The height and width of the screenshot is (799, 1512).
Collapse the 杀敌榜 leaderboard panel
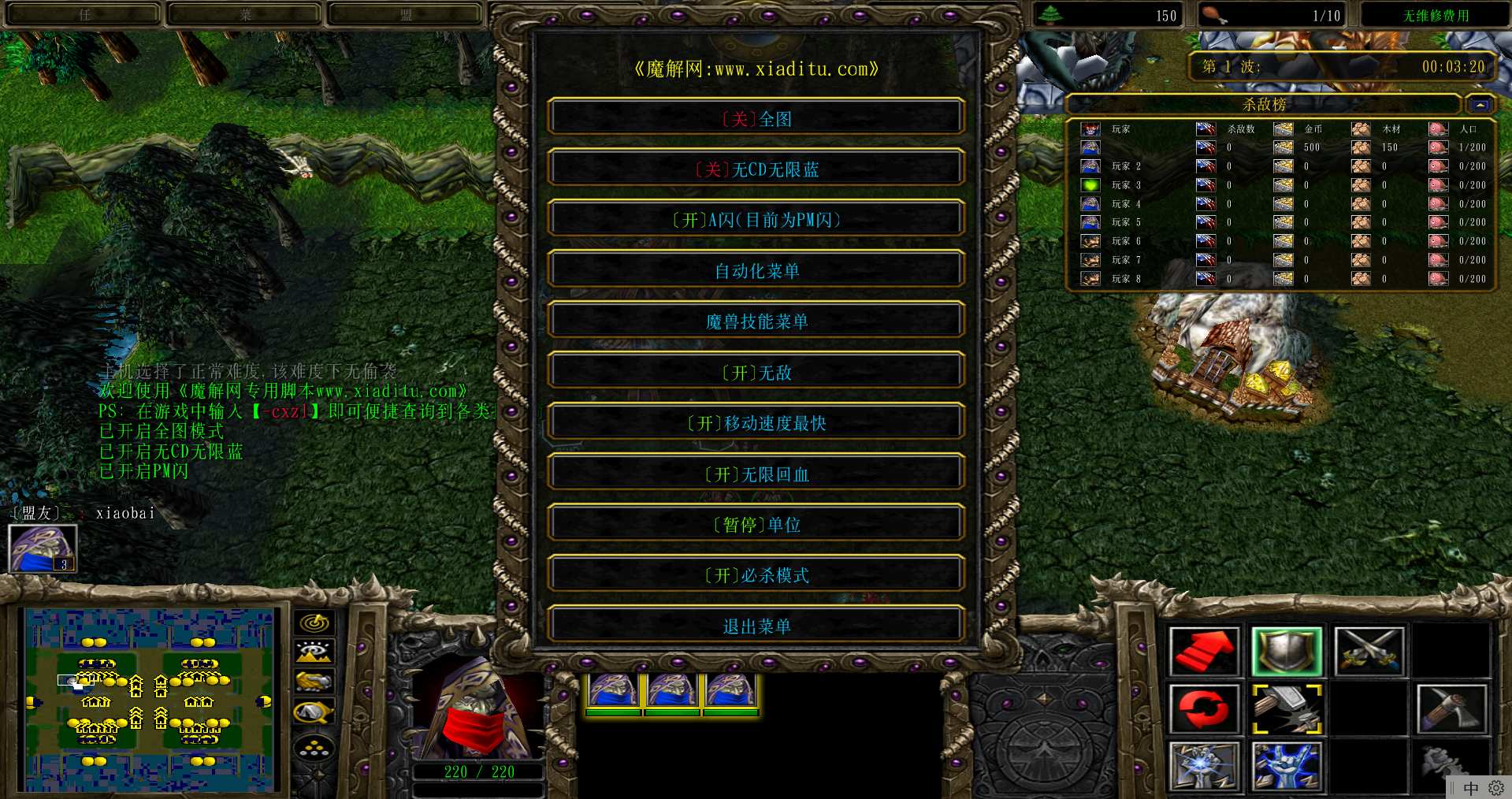point(1480,104)
